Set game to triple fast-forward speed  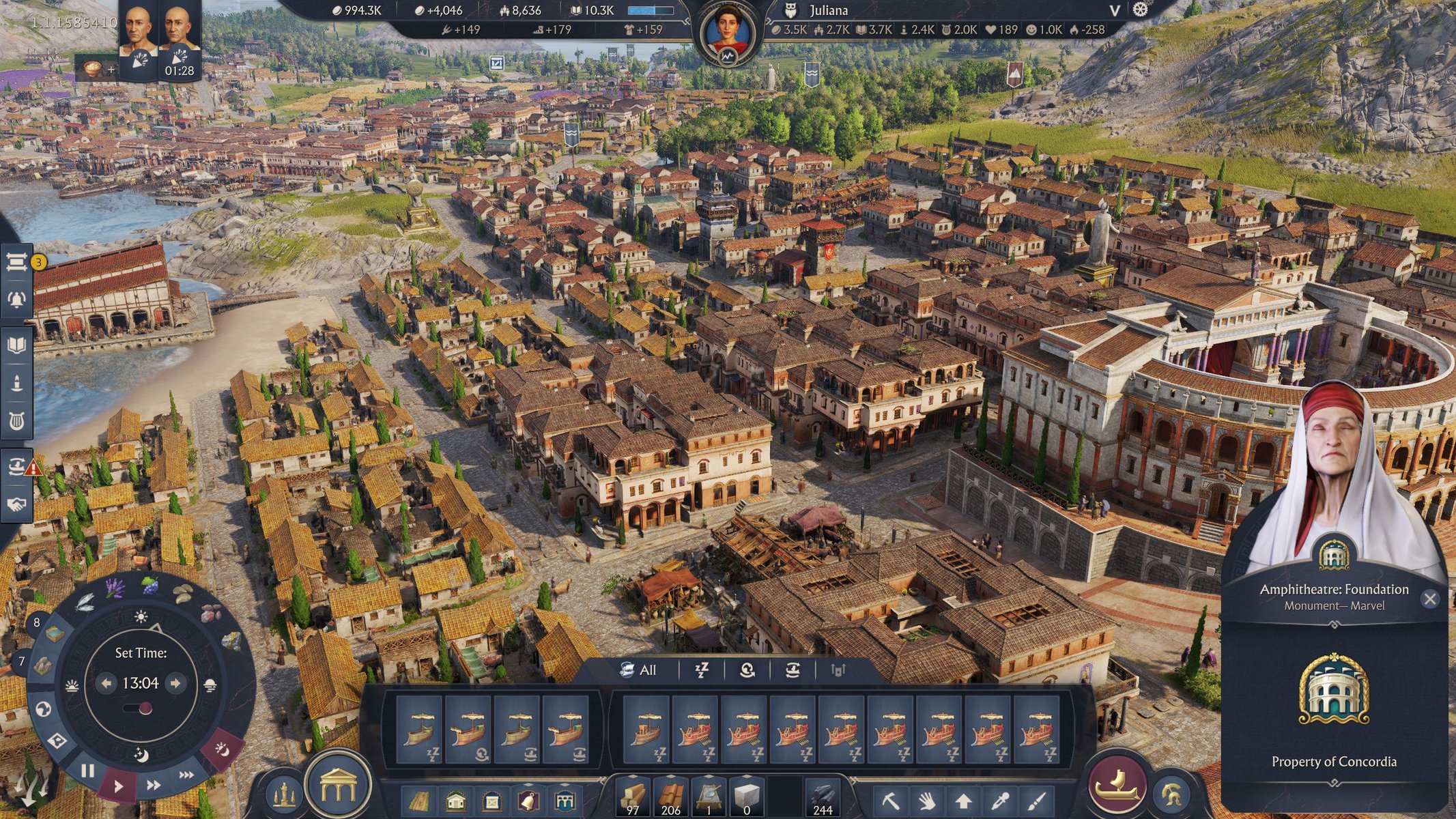186,775
